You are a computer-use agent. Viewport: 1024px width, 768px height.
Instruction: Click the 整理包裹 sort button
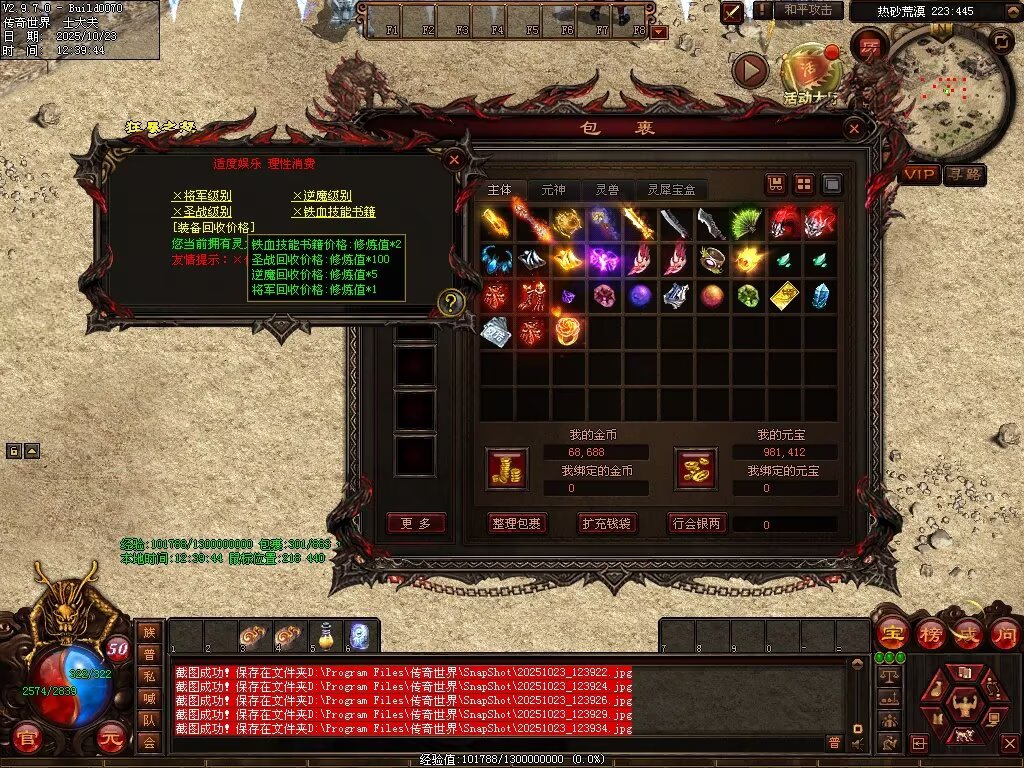pyautogui.click(x=516, y=523)
